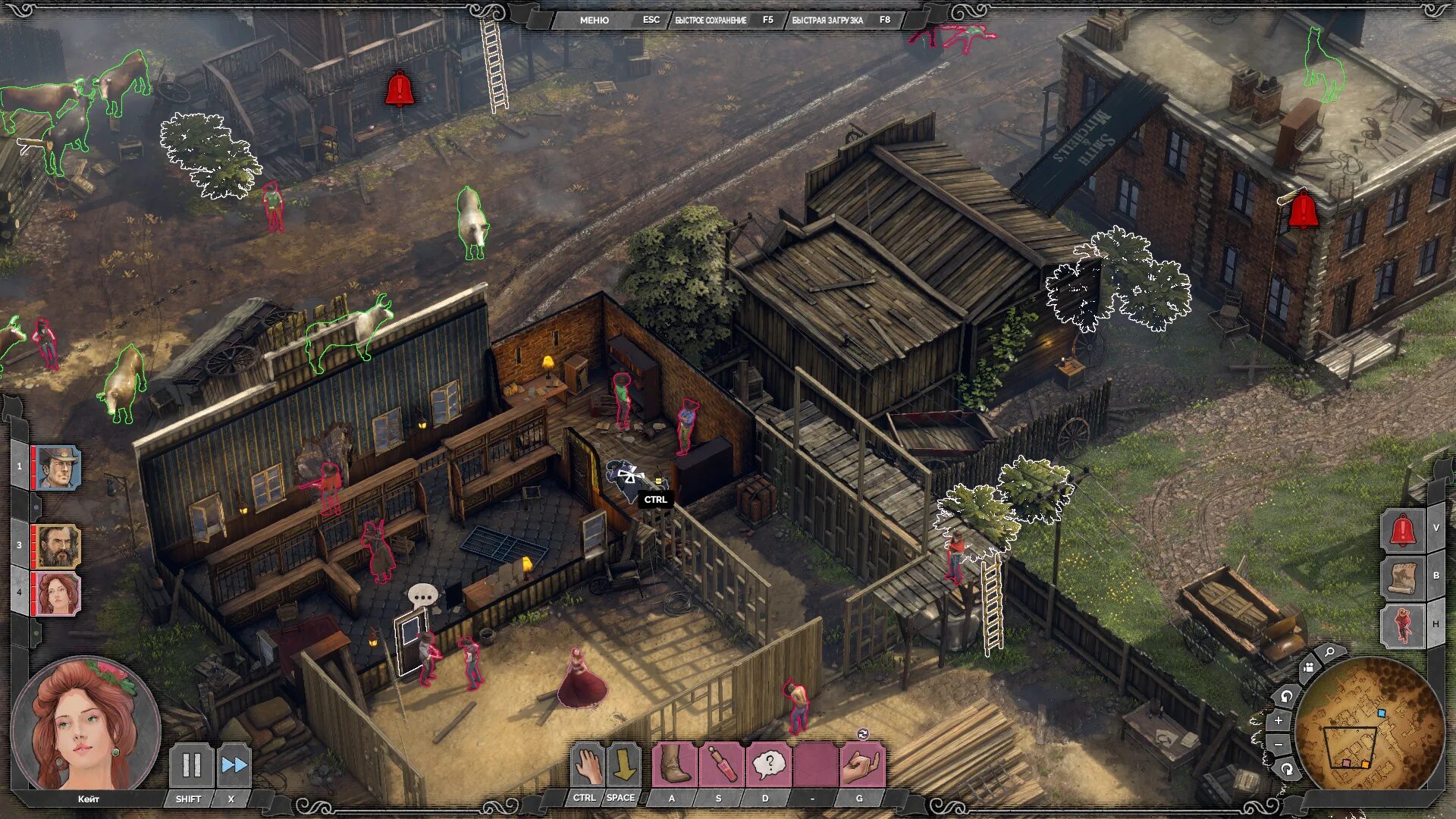Select the small red-haired woman portrait

pos(58,593)
